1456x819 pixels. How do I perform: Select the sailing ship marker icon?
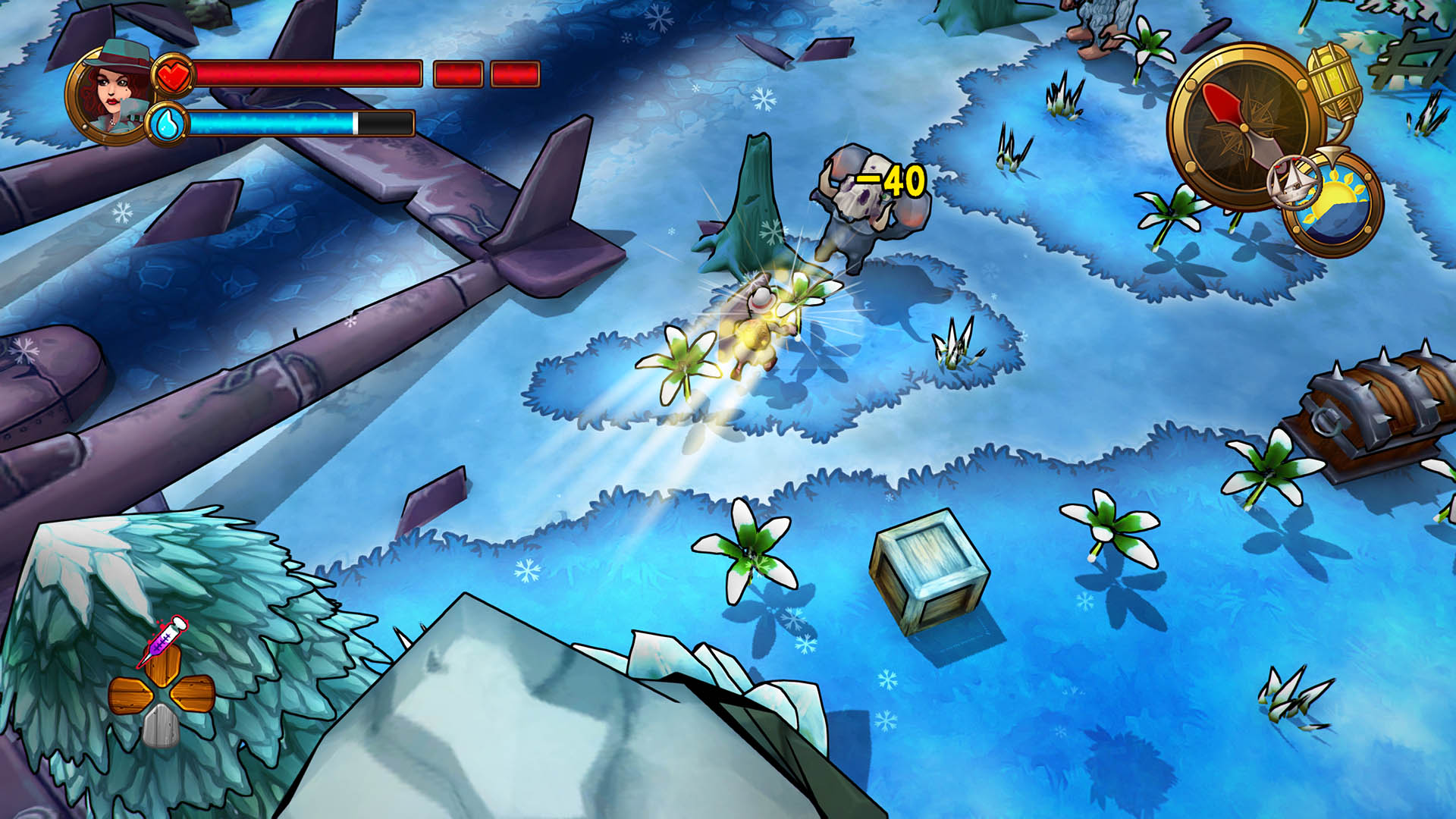pos(1294,184)
